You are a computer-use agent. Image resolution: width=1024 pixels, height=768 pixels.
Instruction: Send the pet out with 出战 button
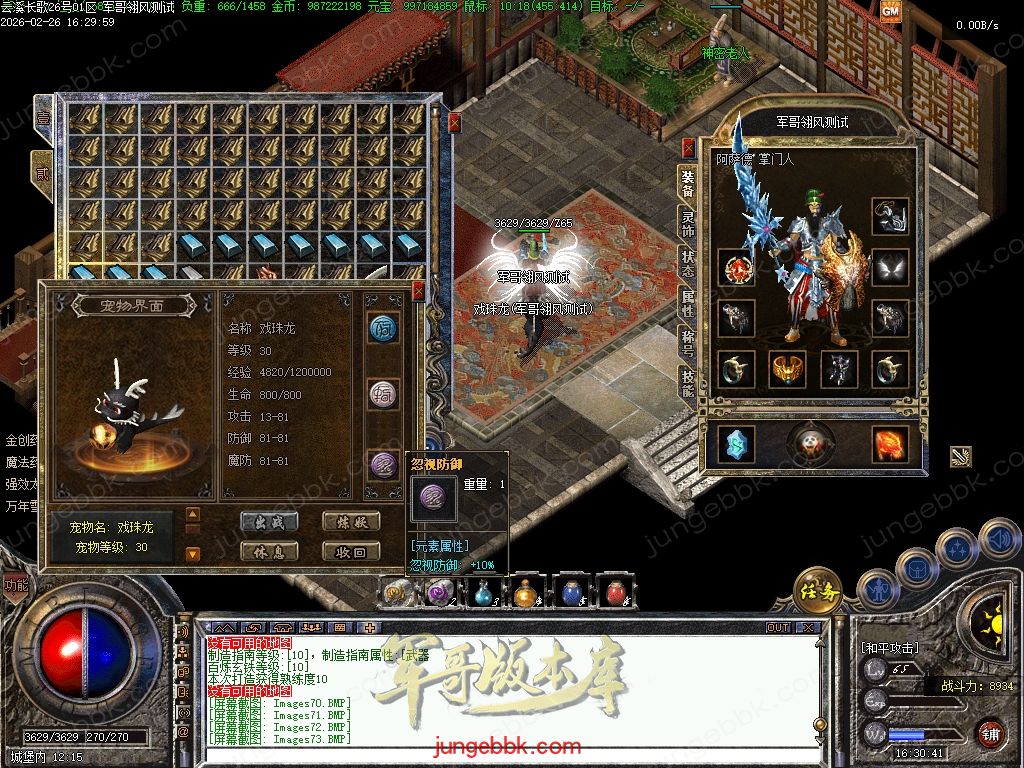[x=269, y=521]
